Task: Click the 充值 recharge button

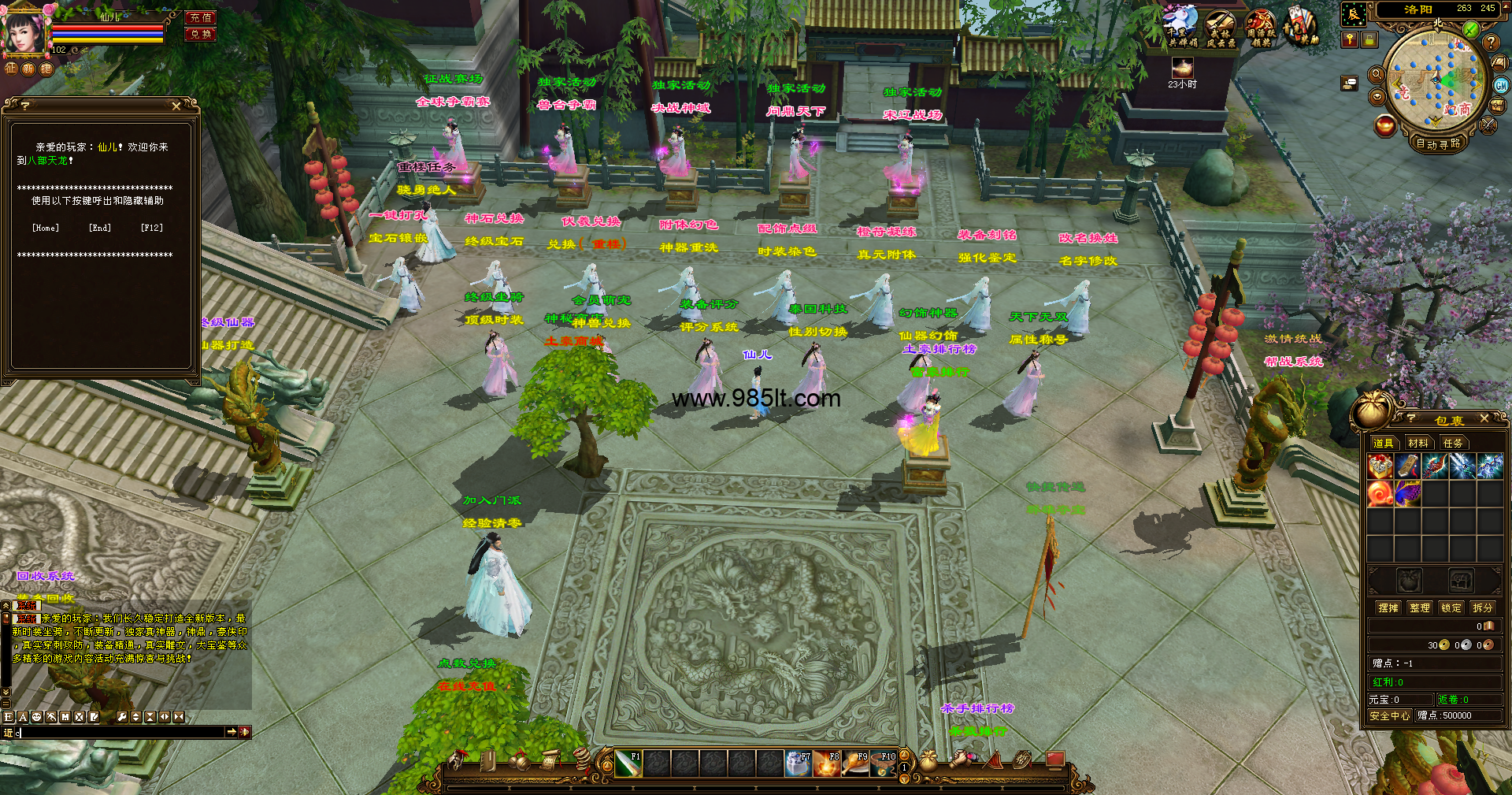Action: 201,17
